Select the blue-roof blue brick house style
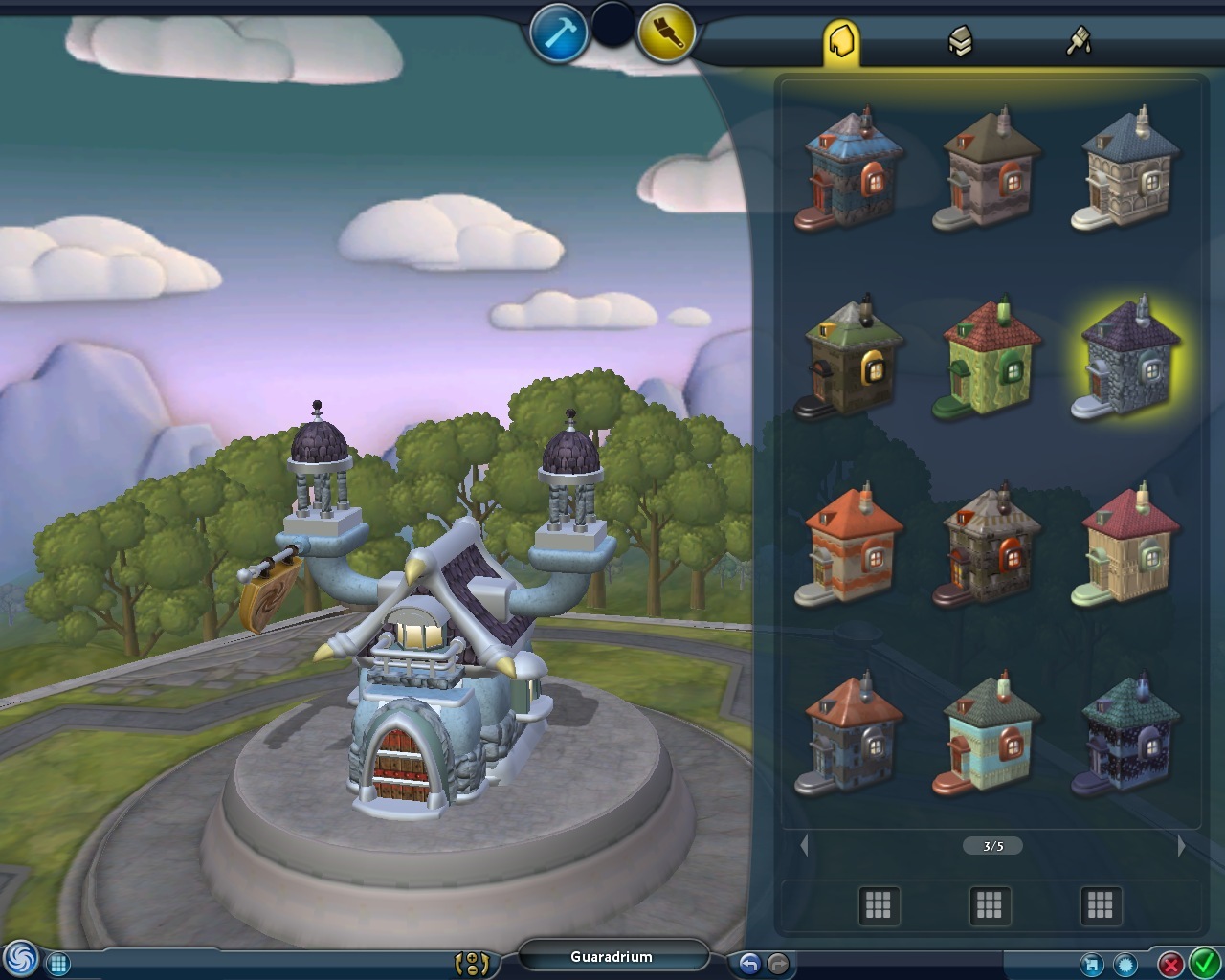1225x980 pixels. (x=852, y=169)
